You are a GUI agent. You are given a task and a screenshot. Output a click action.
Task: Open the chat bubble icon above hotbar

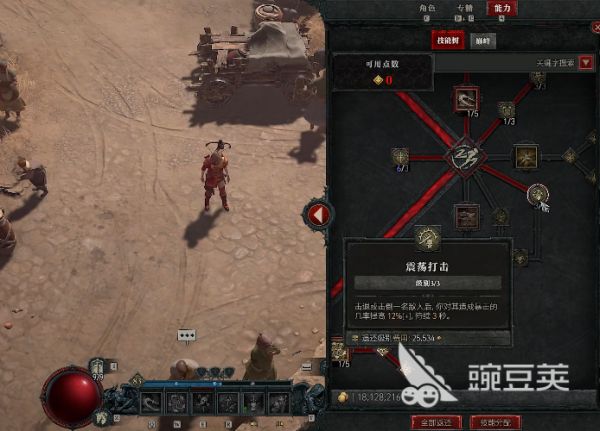click(x=186, y=334)
